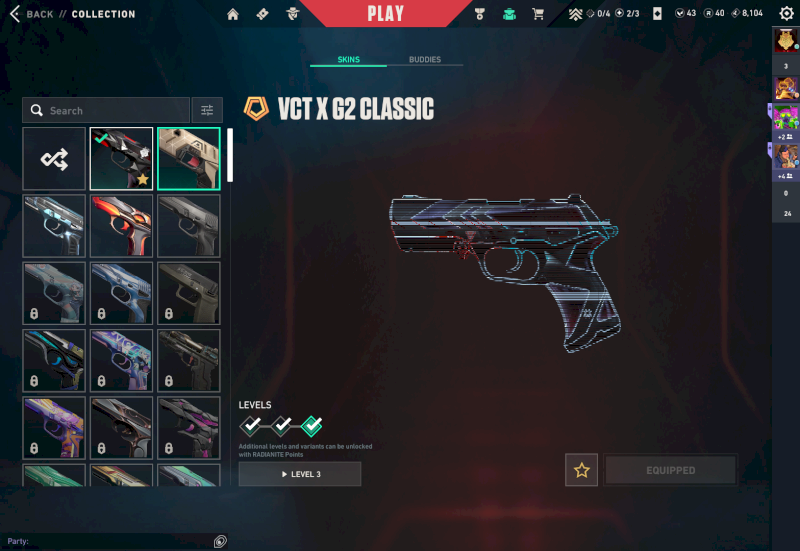This screenshot has width=800, height=551.
Task: Click the big PLAY button
Action: [x=385, y=14]
